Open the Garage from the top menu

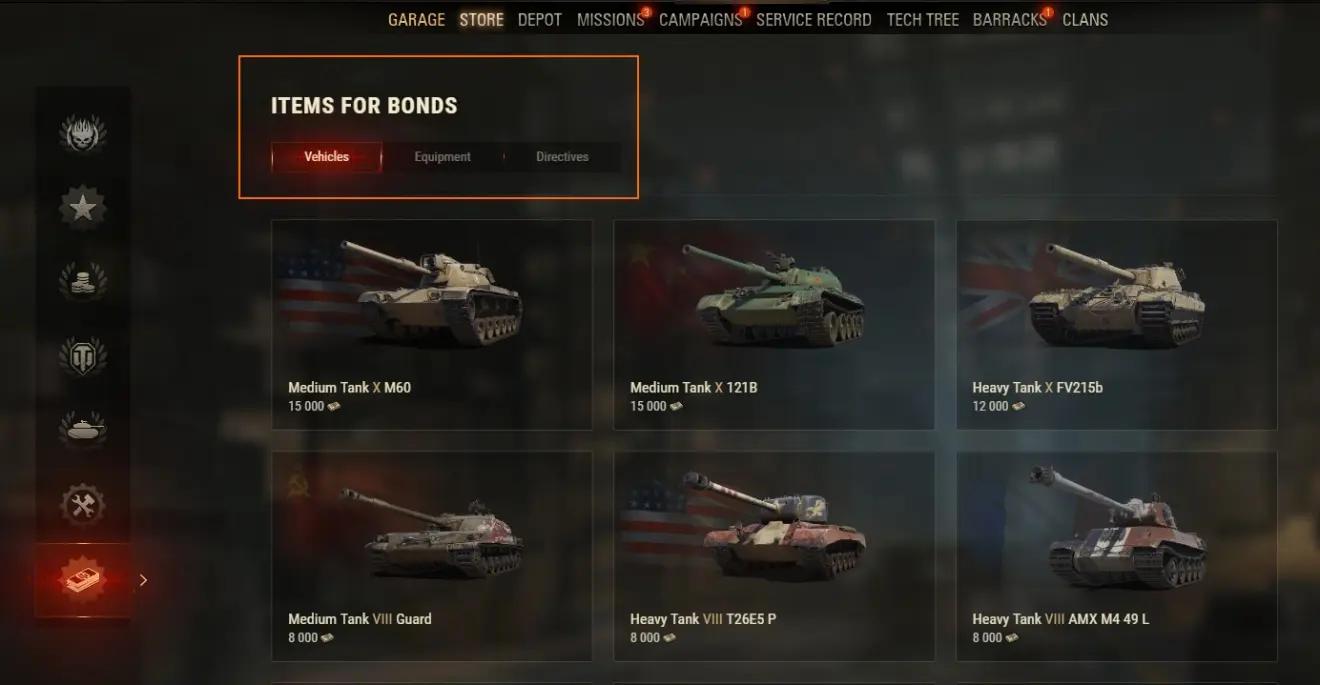click(x=416, y=20)
